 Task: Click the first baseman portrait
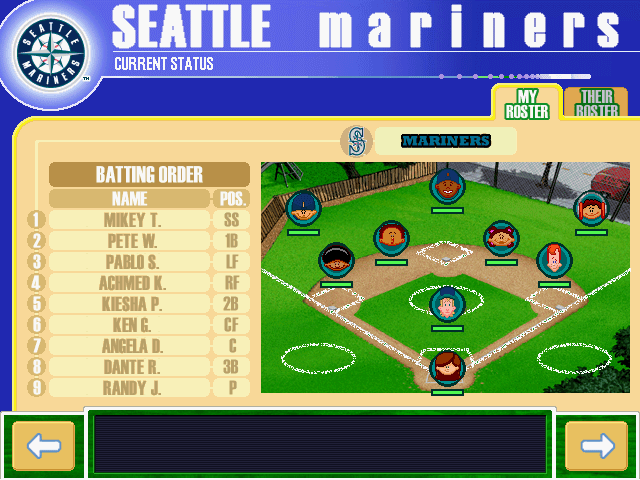[x=553, y=260]
